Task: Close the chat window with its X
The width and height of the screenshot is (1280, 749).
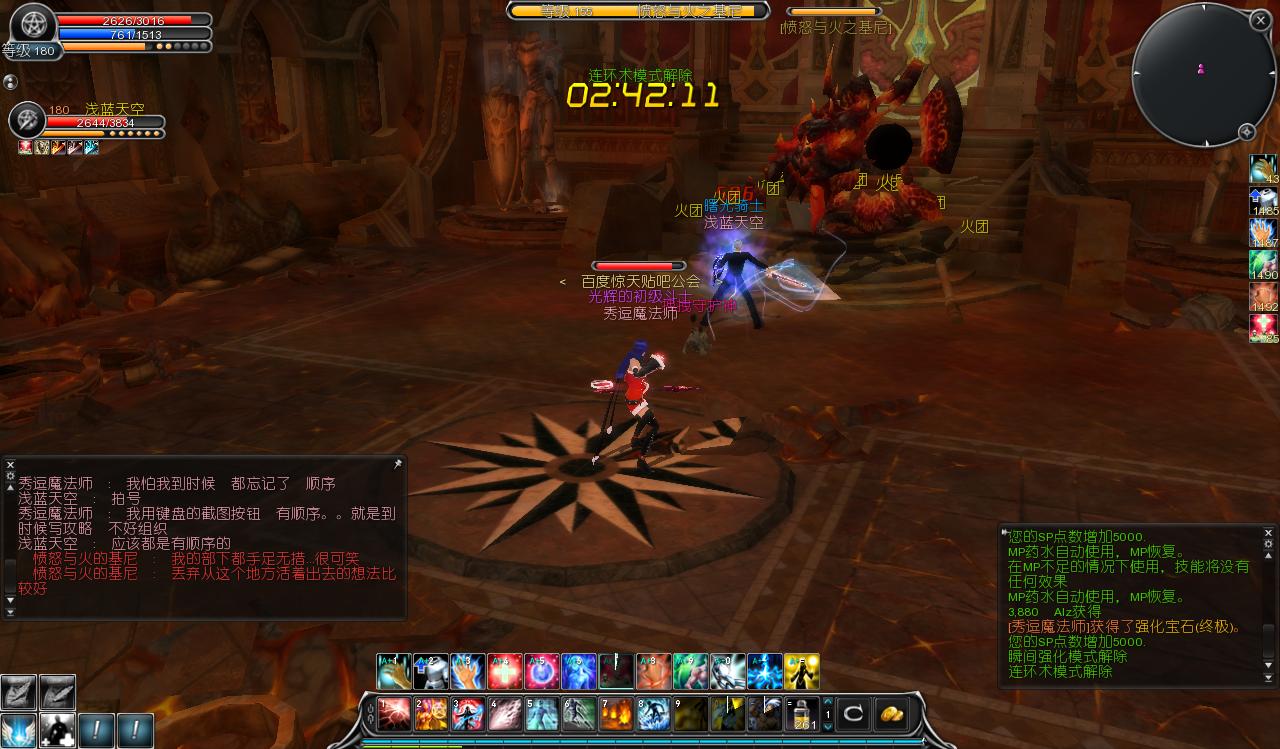Action: point(10,465)
